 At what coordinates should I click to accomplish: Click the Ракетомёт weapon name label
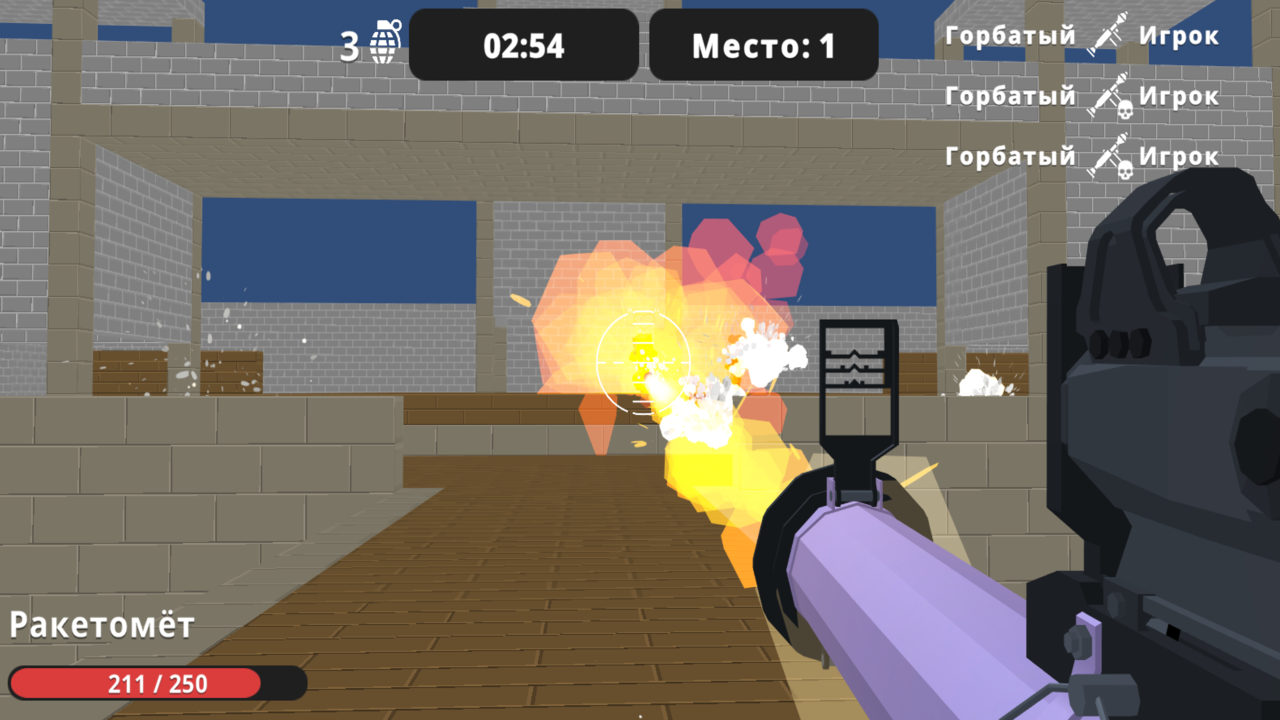(x=100, y=626)
